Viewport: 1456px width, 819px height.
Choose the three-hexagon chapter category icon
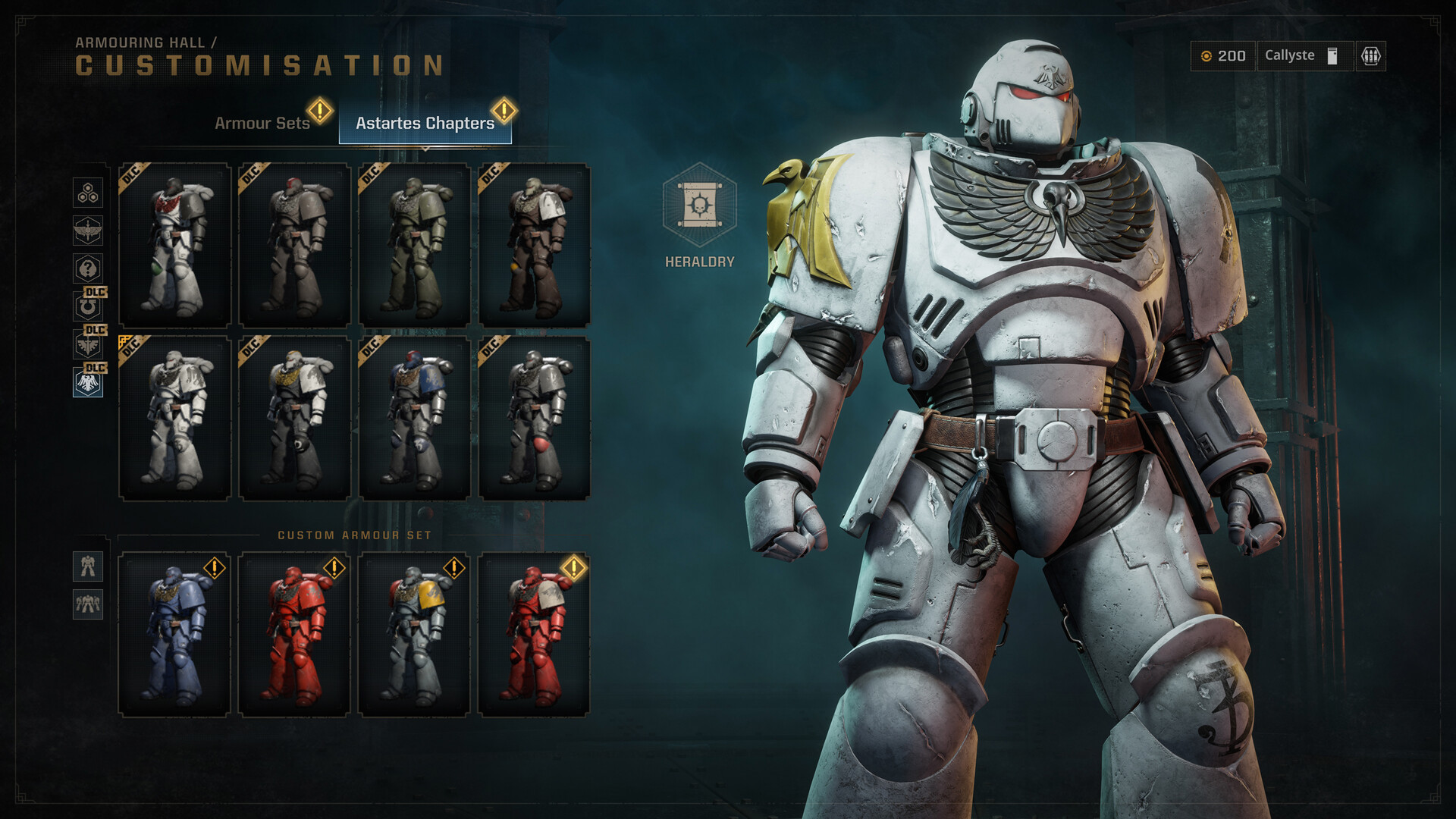(88, 193)
